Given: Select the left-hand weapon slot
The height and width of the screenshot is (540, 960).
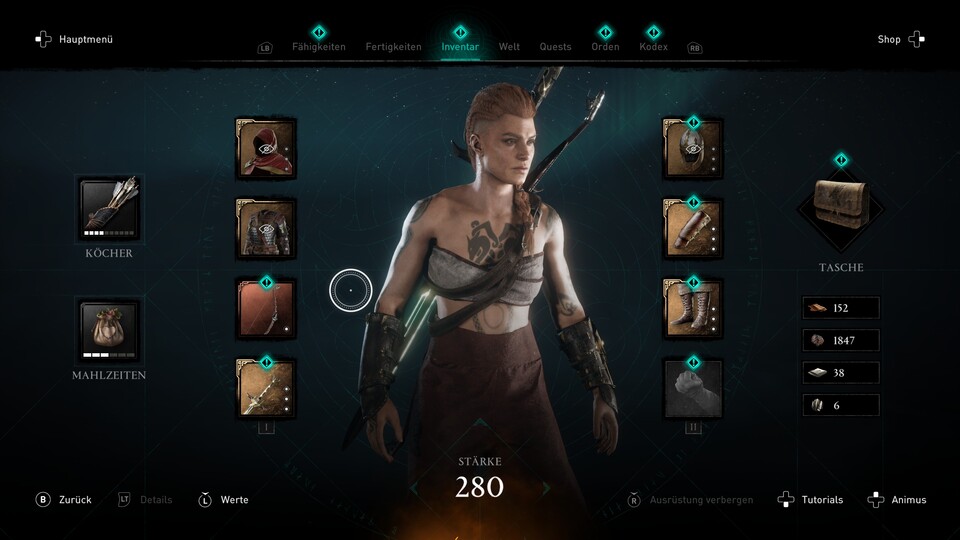Looking at the screenshot, I should tap(266, 387).
